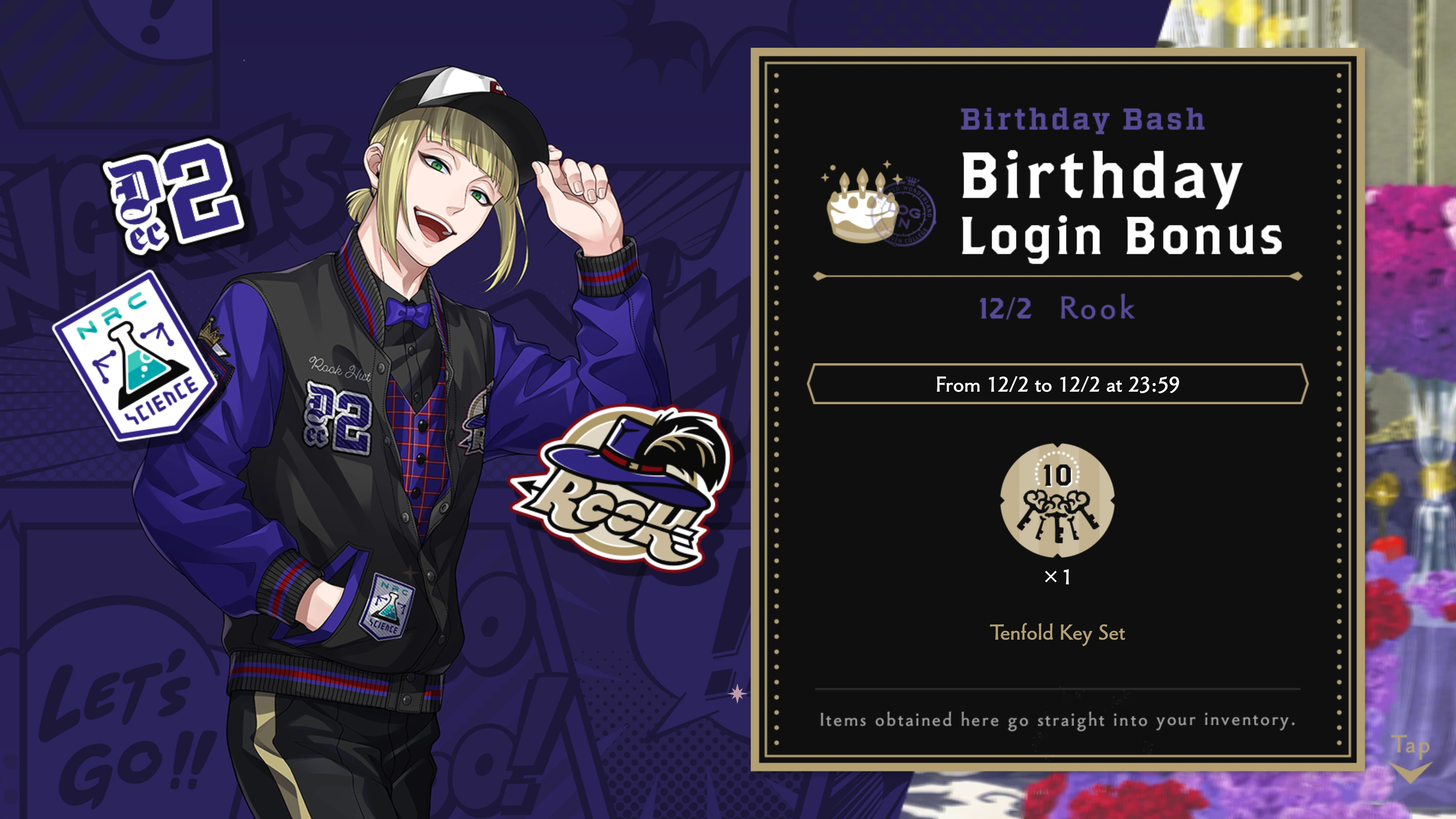Click the Tenfold Key Set label
Screen dimensions: 1456x819
(1059, 634)
